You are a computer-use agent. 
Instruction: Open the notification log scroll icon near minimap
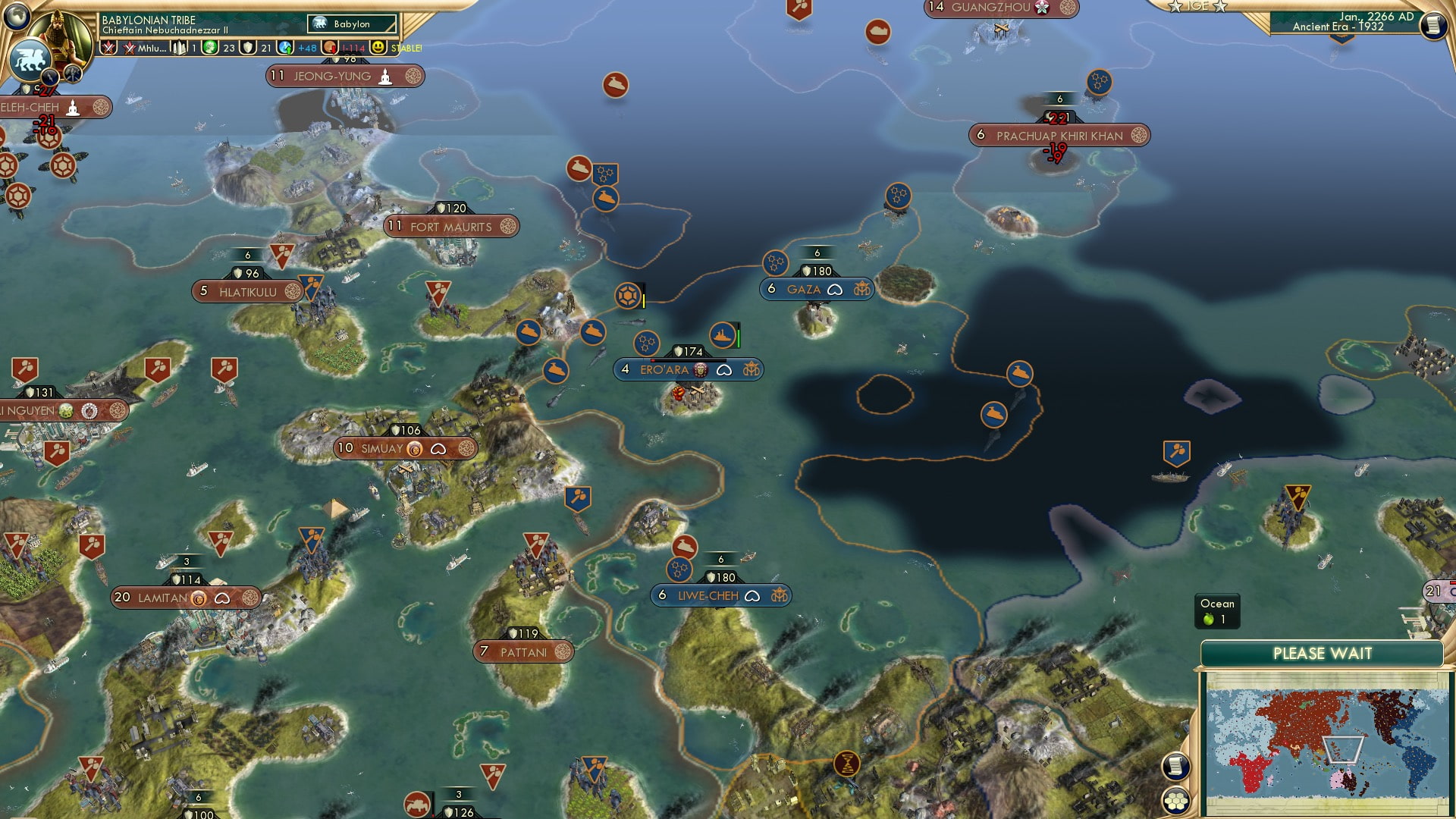[1175, 767]
